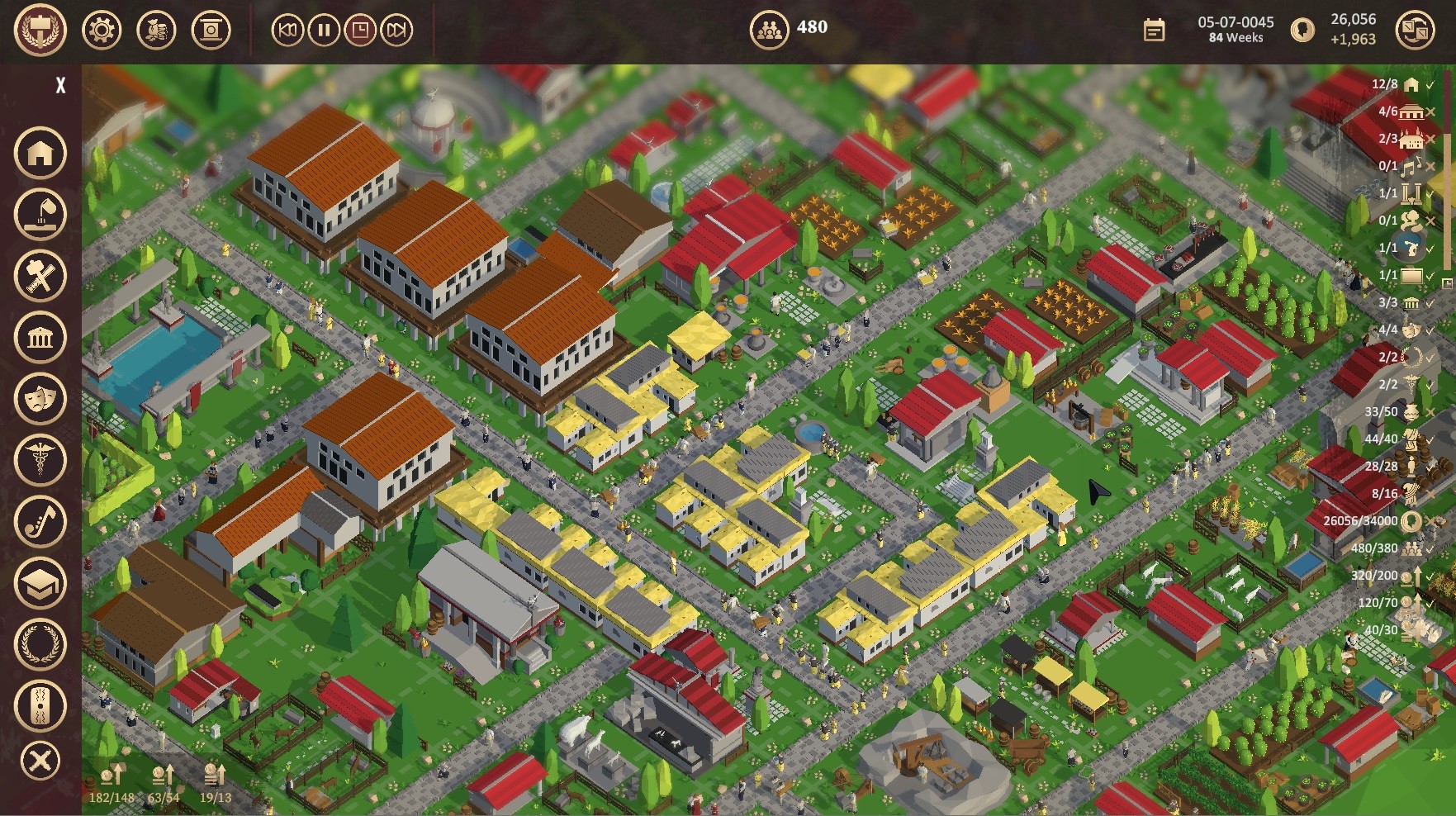Open the money bag finances panel
The width and height of the screenshot is (1456, 816).
coord(156,31)
